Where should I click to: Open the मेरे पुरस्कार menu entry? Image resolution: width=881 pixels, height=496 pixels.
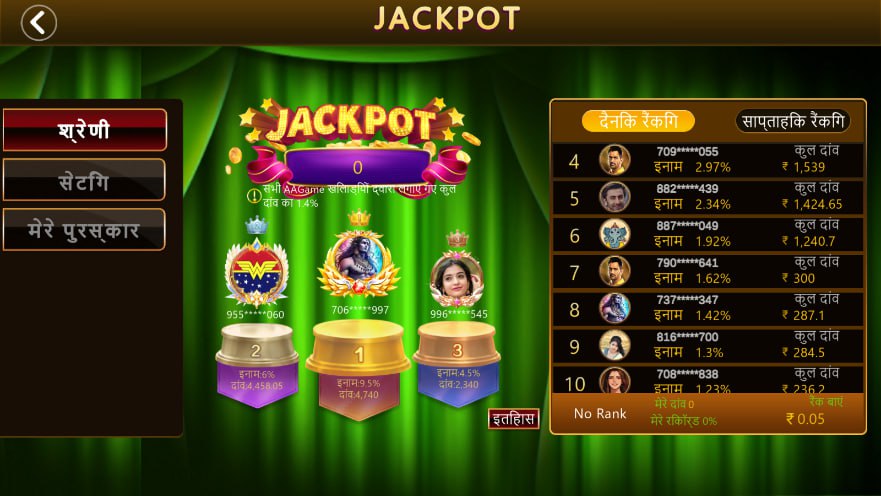[84, 230]
